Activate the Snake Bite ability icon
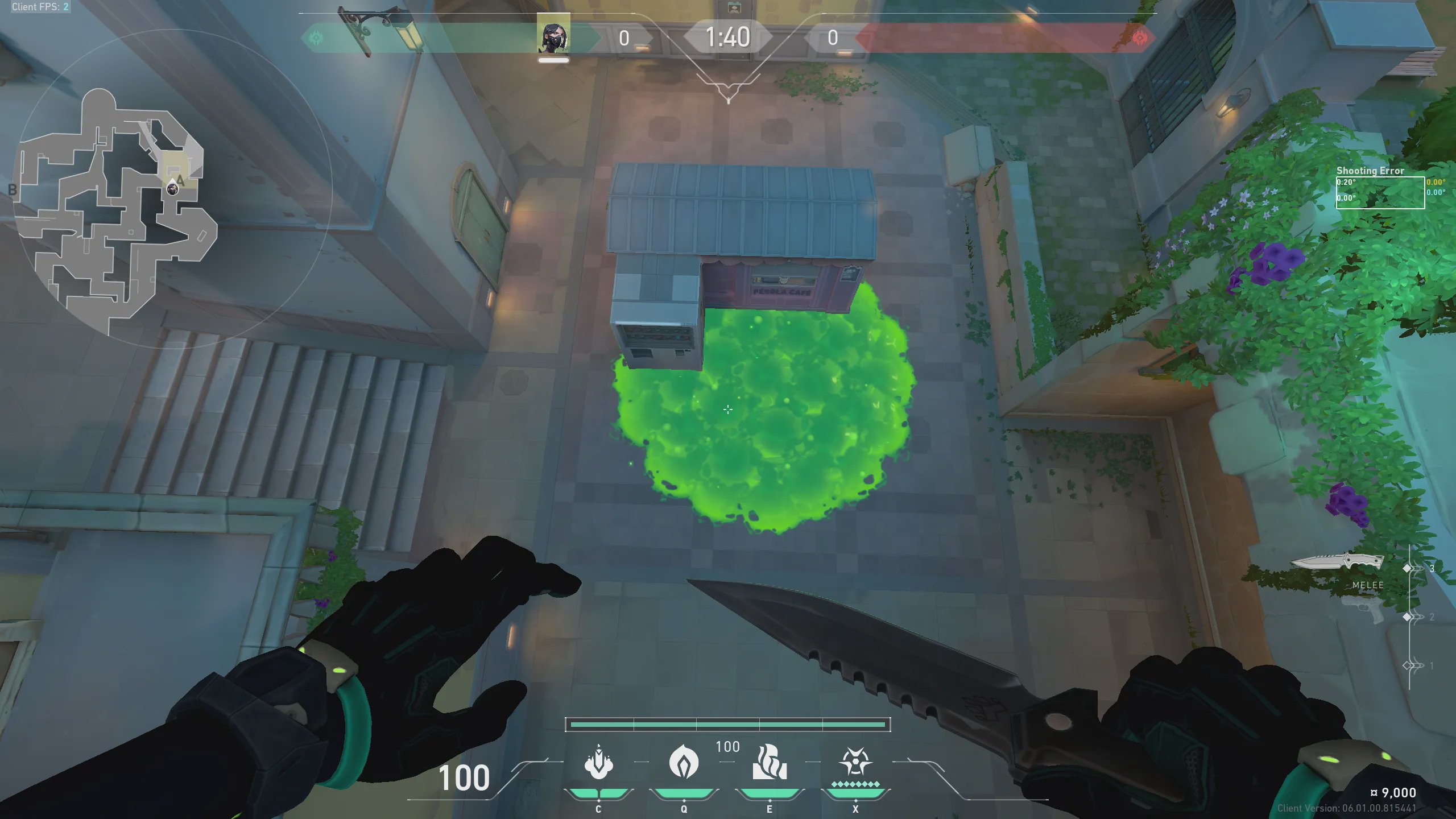This screenshot has height=819, width=1456. [598, 762]
